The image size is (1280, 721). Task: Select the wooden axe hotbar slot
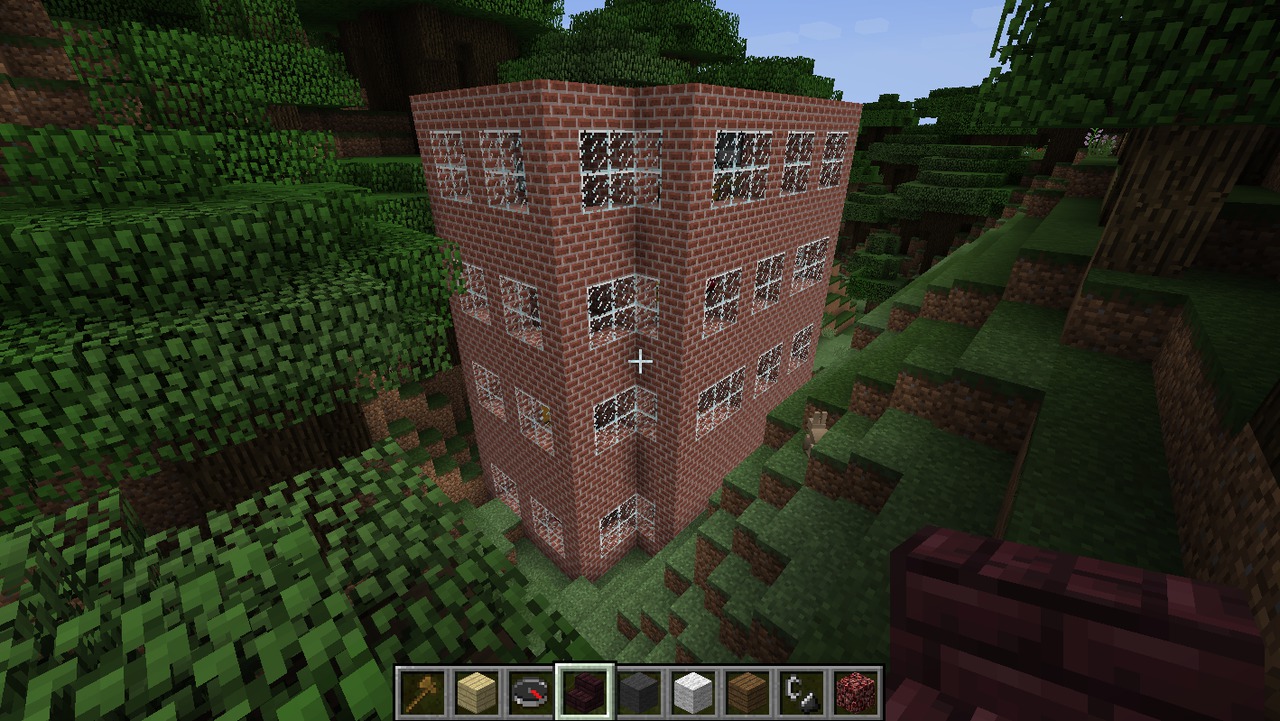click(x=423, y=692)
